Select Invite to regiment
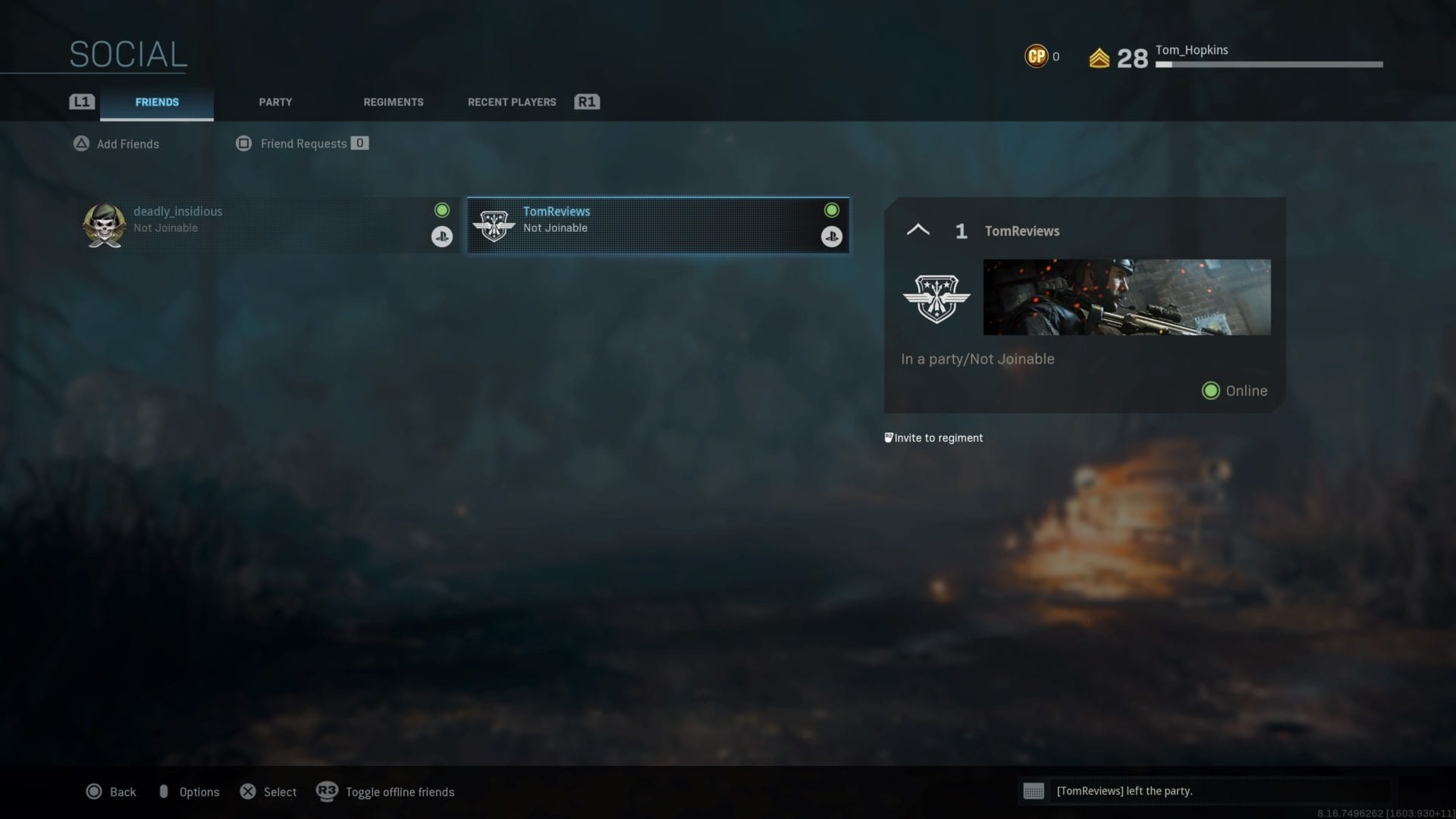 [x=938, y=438]
